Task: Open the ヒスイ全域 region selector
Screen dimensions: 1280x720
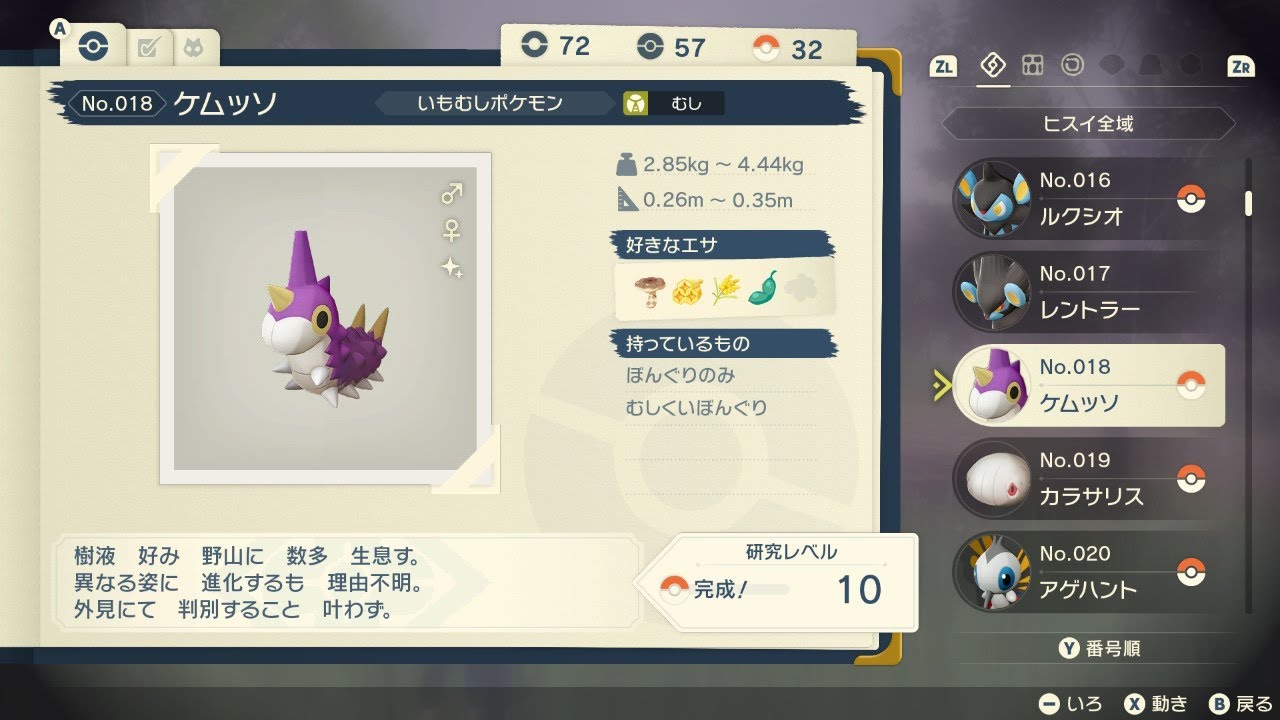Action: (x=1087, y=124)
